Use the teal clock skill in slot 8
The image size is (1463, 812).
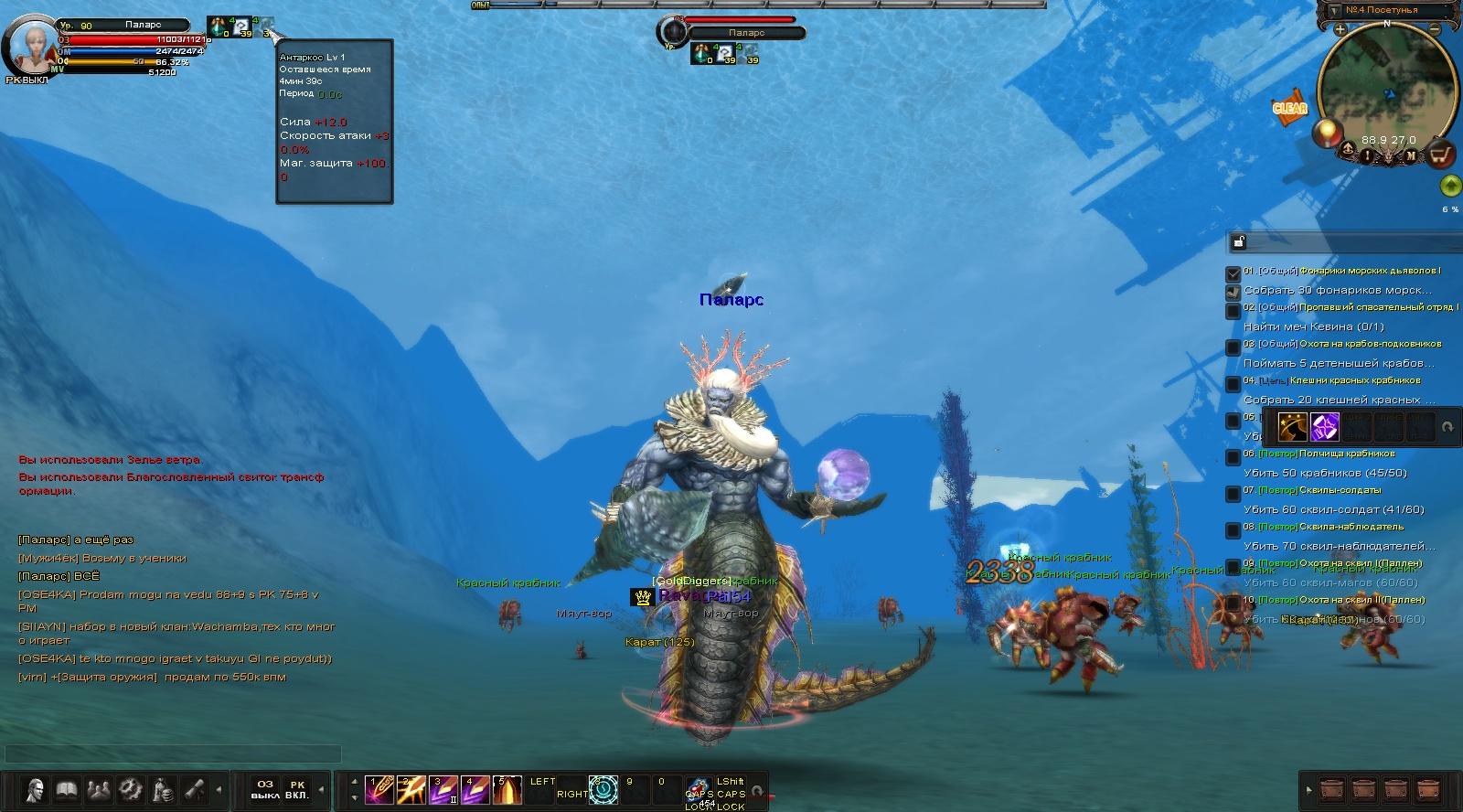pos(603,789)
